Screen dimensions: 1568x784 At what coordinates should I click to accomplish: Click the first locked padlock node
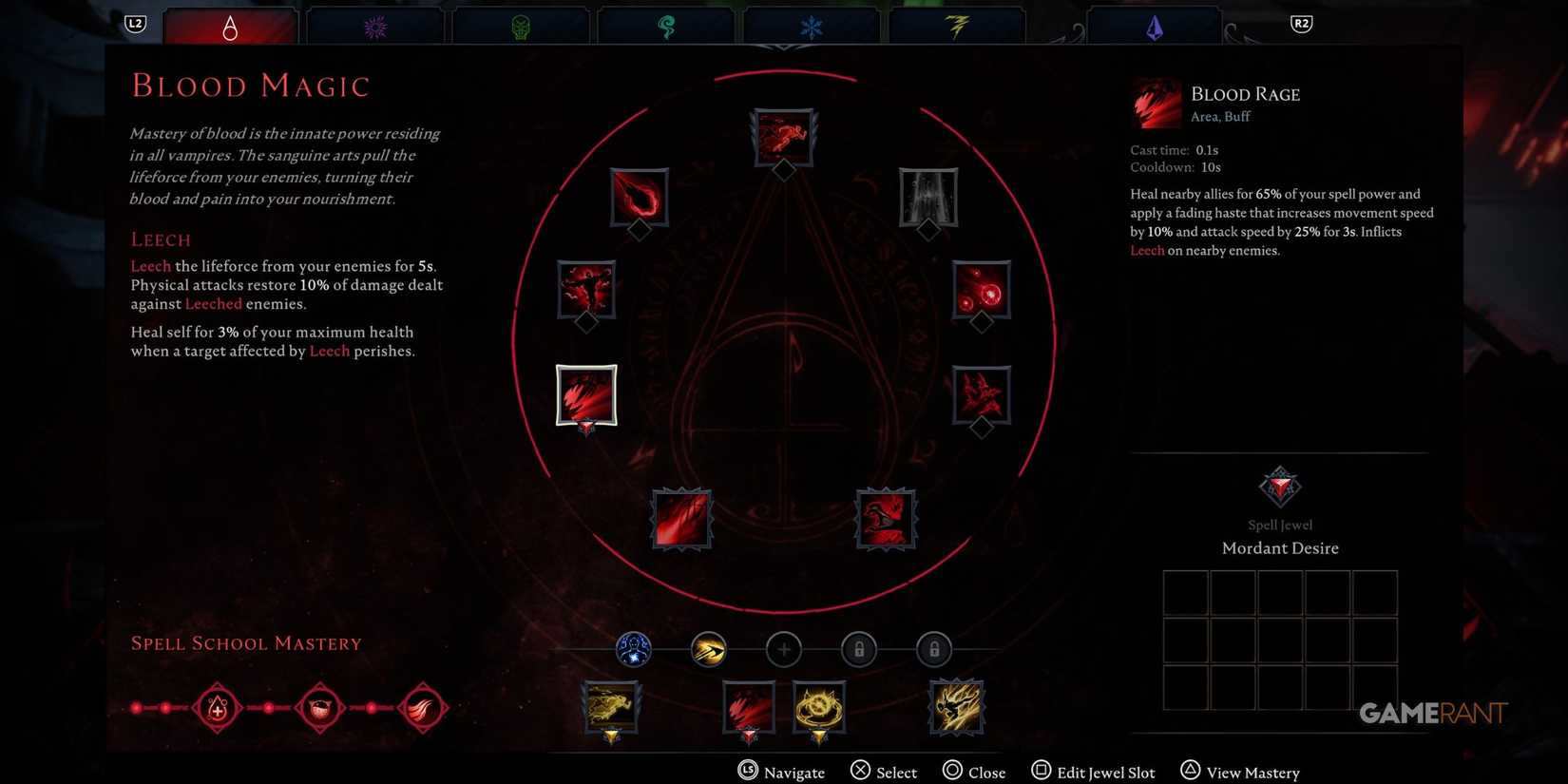point(858,649)
